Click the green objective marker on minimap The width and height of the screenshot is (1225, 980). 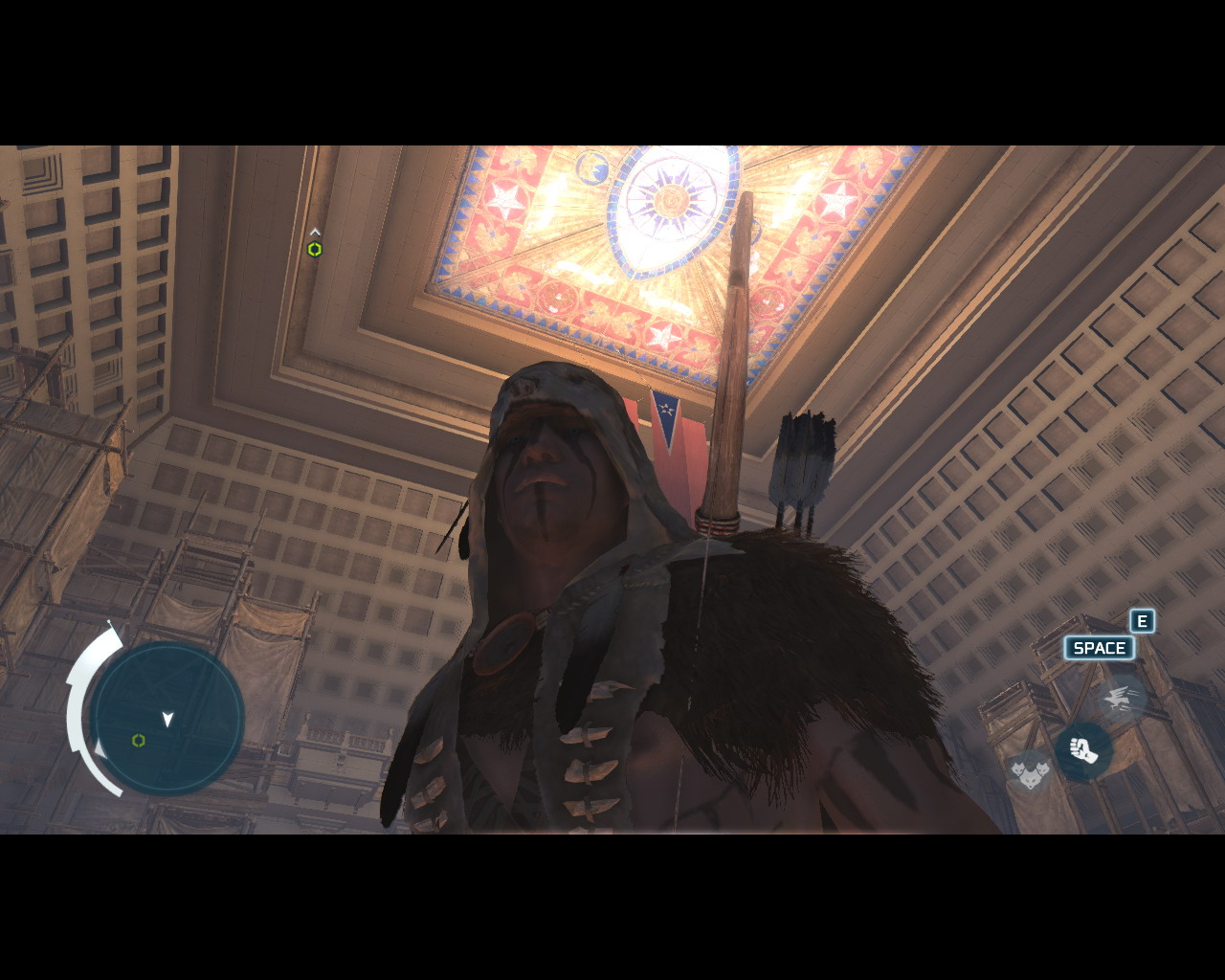point(139,741)
